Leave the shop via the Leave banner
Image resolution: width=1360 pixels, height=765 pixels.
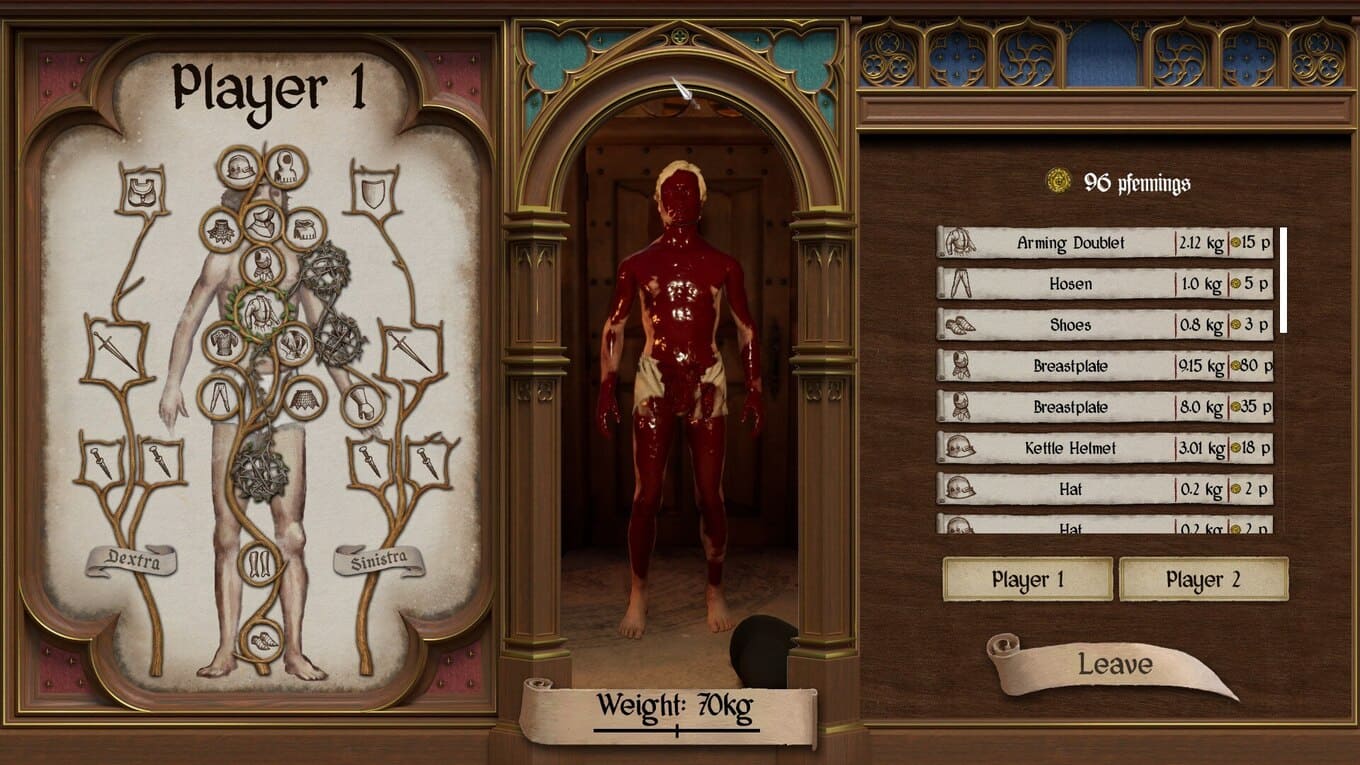(x=1114, y=665)
